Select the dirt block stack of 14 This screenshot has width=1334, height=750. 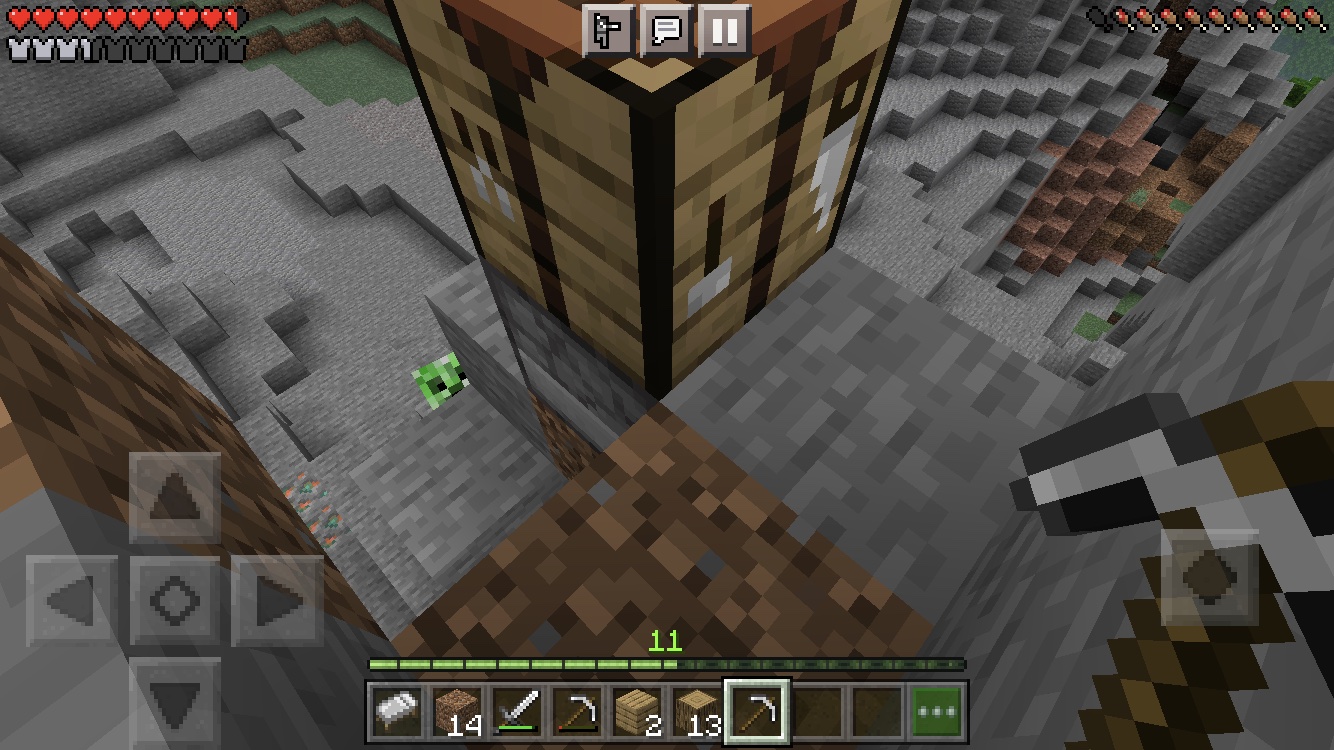click(457, 713)
